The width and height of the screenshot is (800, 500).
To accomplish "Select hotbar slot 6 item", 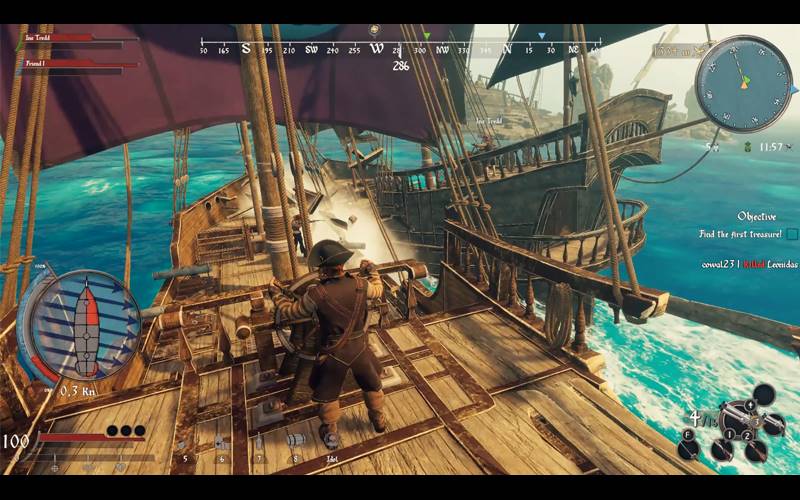I will [221, 444].
